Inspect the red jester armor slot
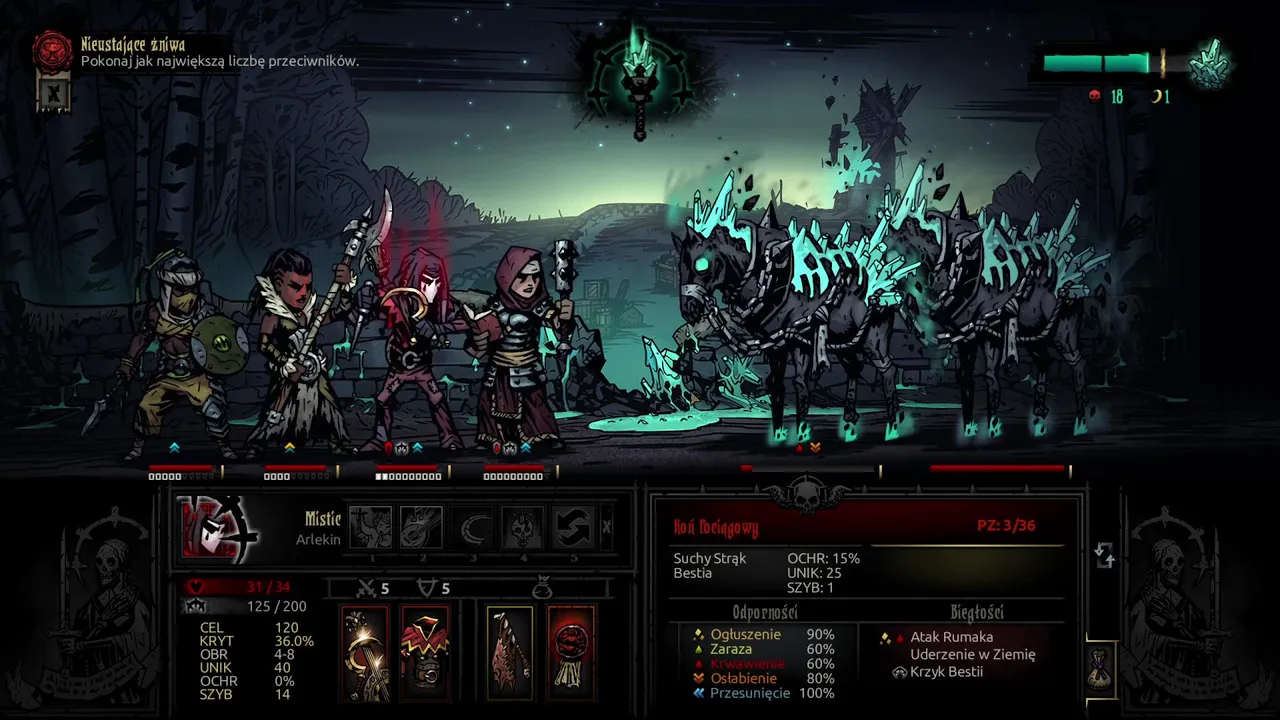Screen dimensions: 1280x720 pos(425,652)
